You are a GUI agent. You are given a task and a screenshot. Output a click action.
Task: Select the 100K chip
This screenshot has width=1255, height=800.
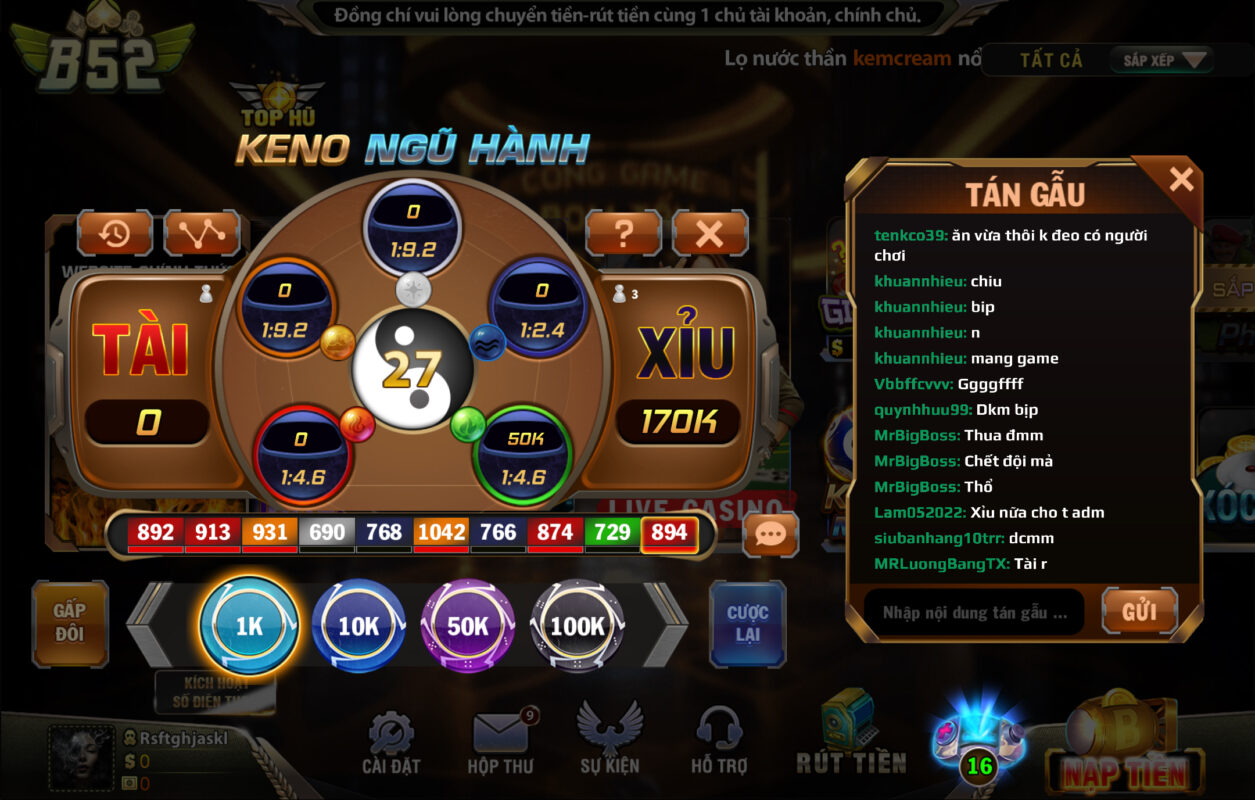tap(577, 626)
